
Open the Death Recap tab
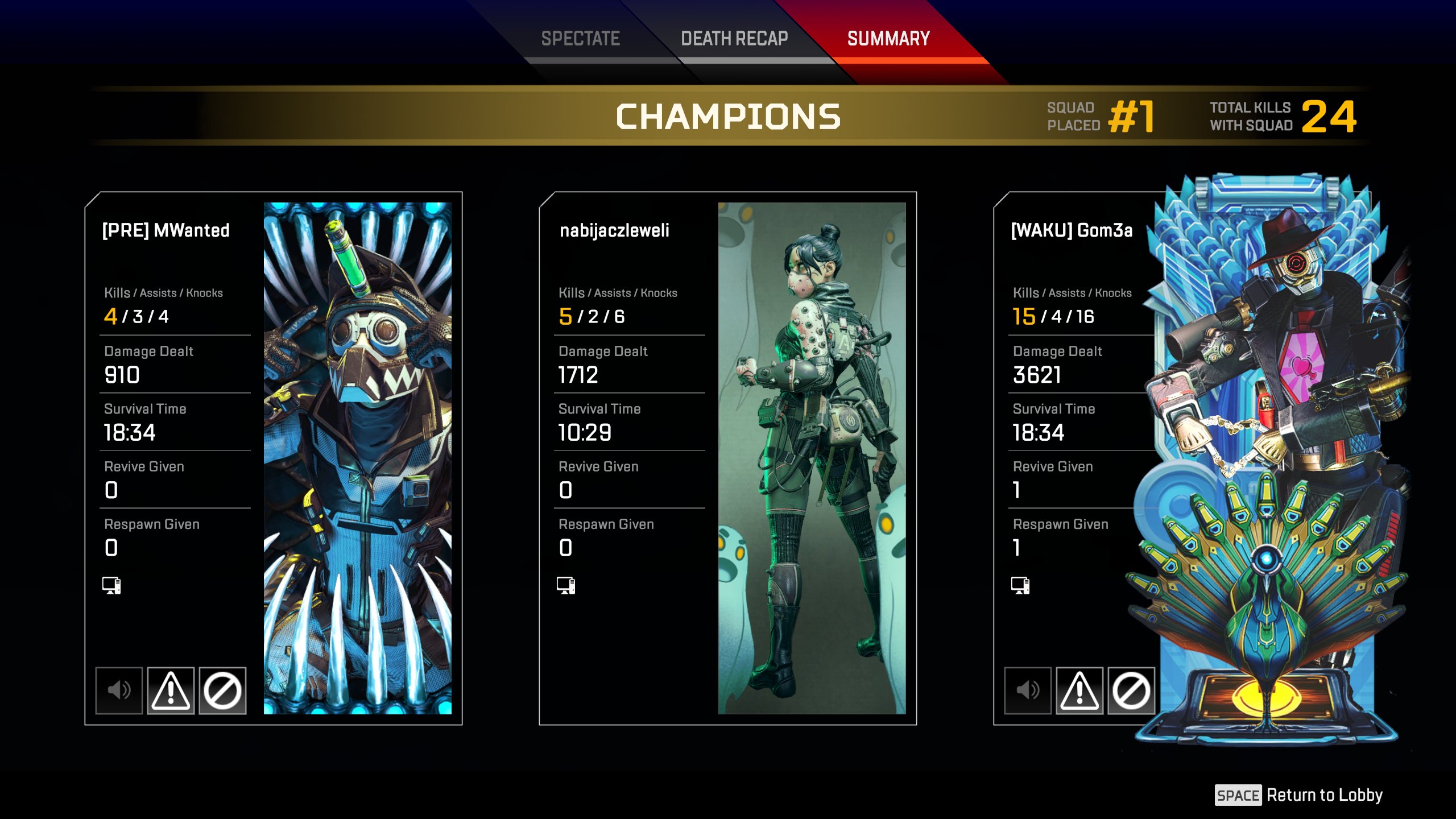point(734,39)
